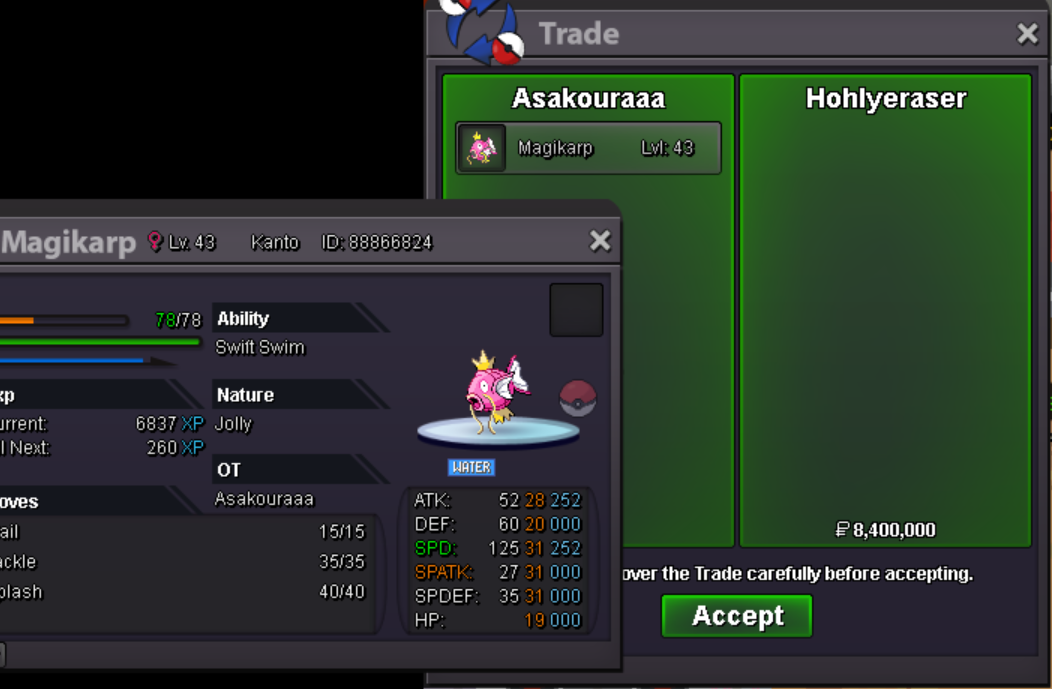Screen dimensions: 1052x689
Task: Click the empty held item slot
Action: tap(576, 310)
